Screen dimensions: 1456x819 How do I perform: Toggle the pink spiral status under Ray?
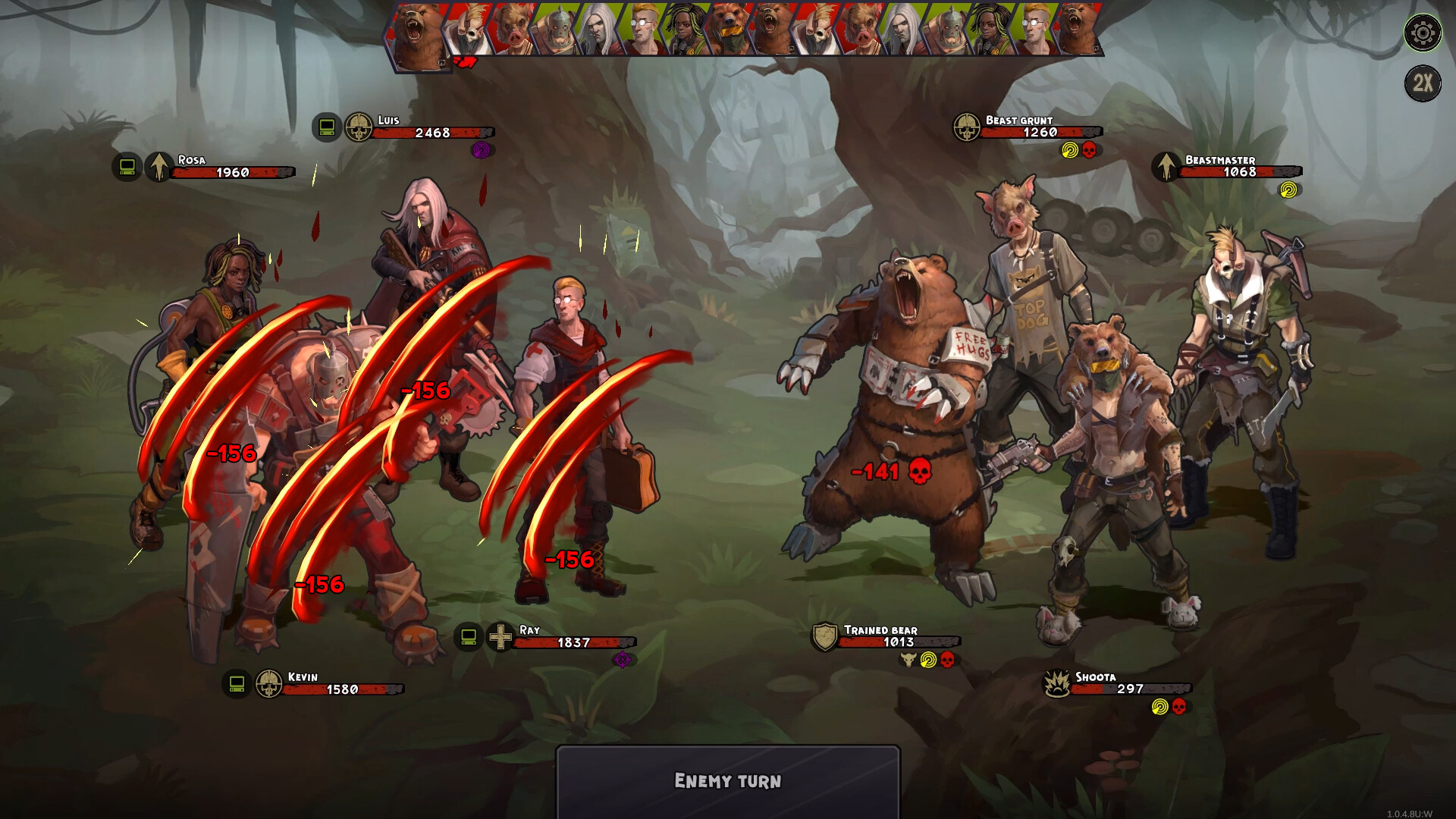click(623, 661)
